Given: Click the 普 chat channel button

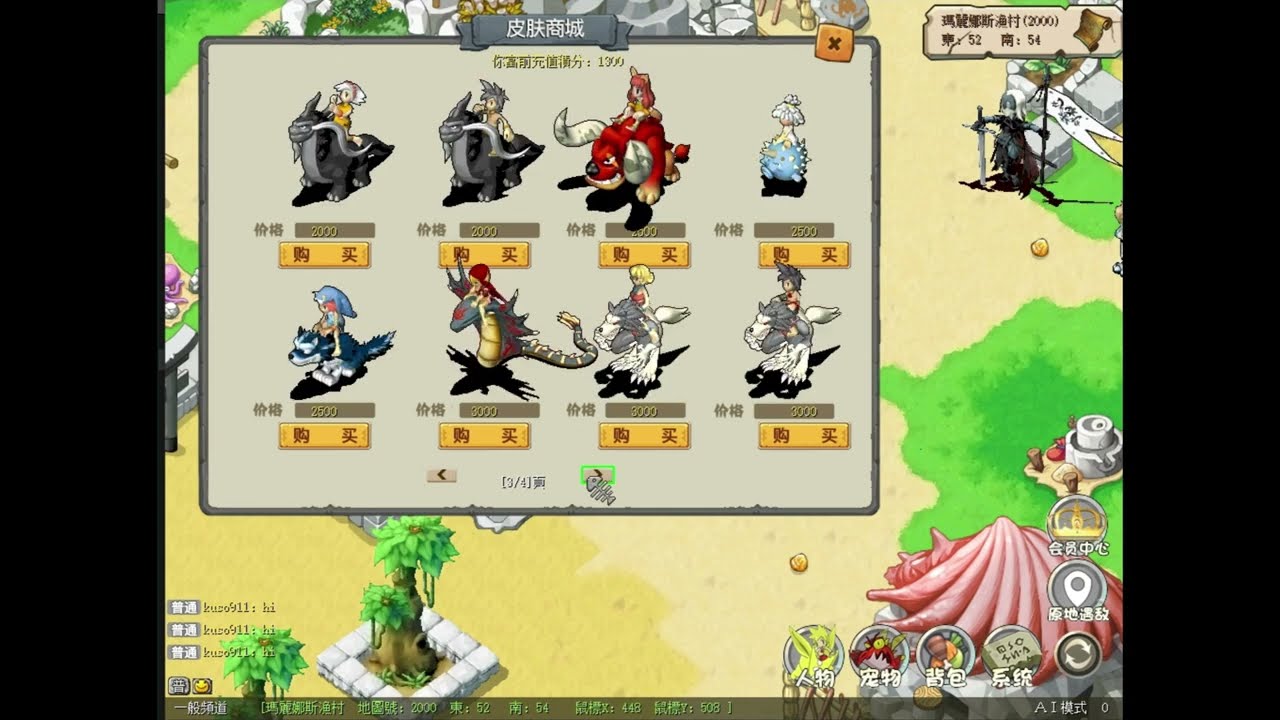Looking at the screenshot, I should 178,686.
